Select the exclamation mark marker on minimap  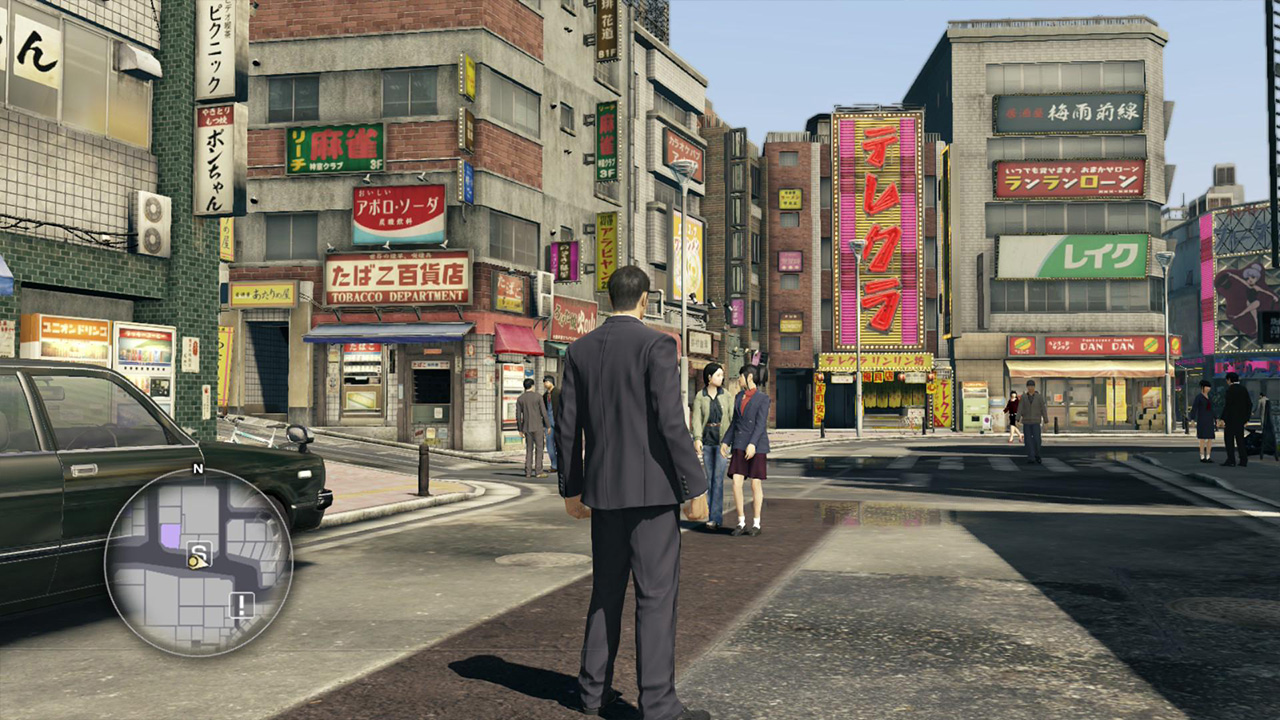(242, 604)
